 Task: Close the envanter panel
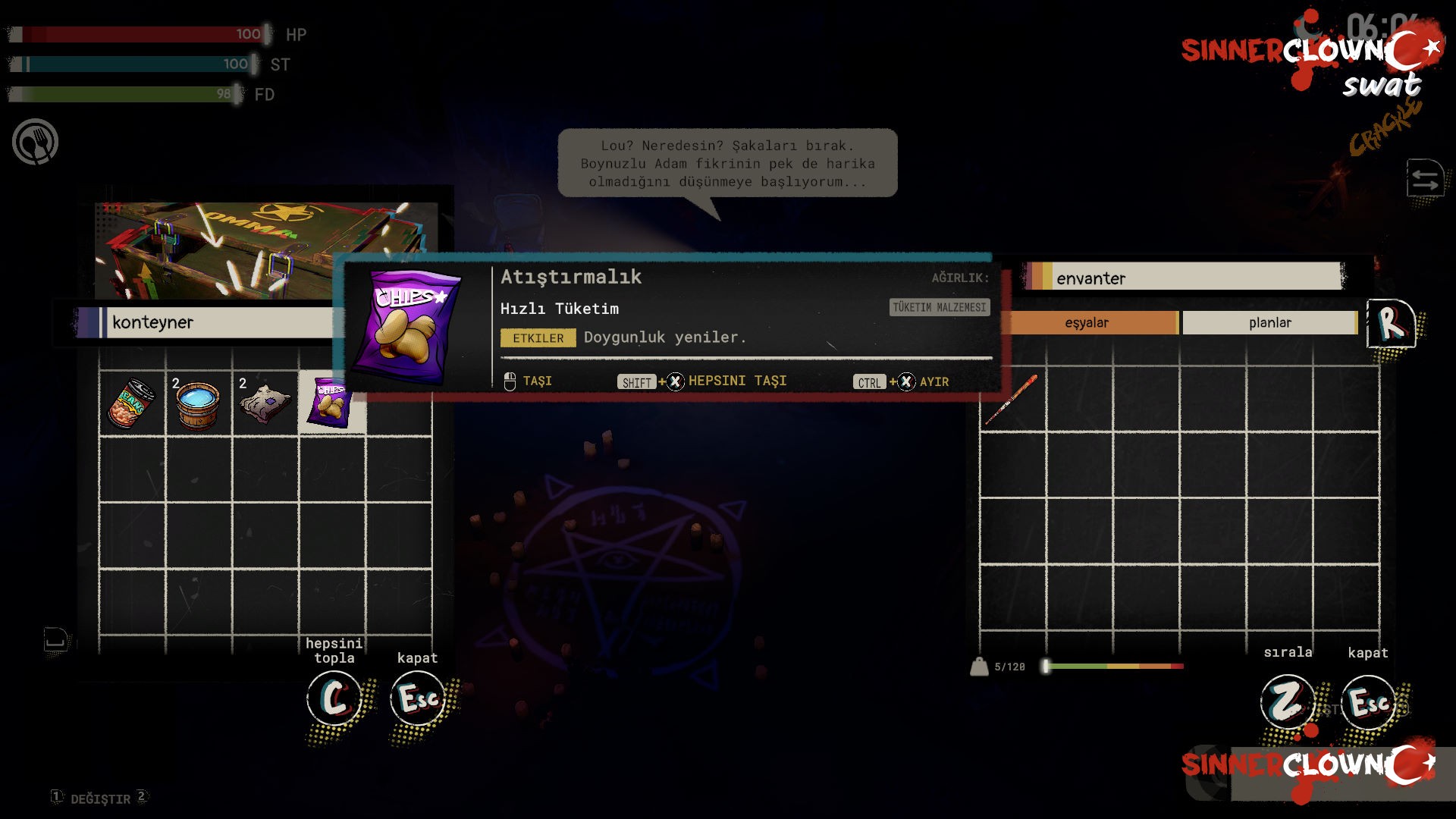coord(1368,702)
